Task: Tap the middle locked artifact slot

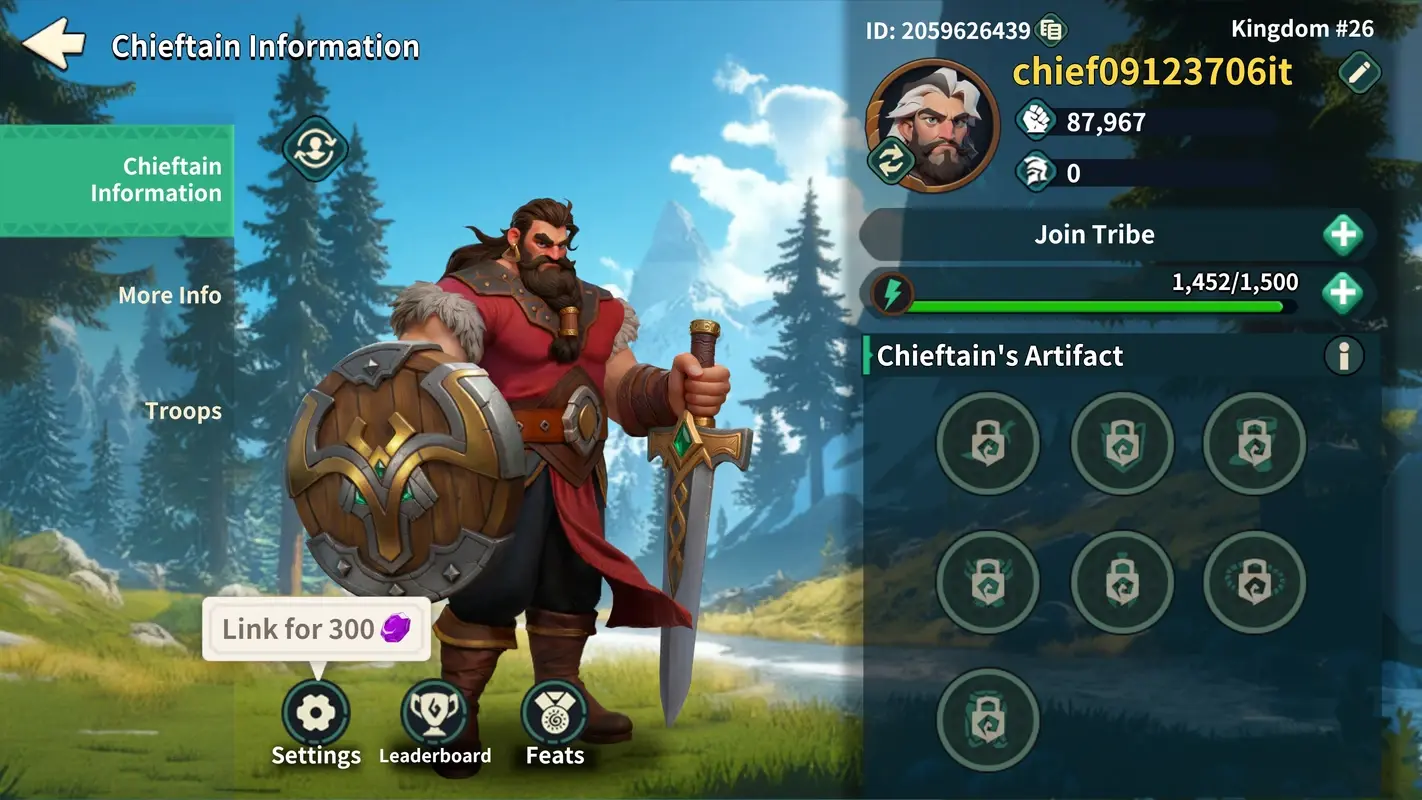Action: (1122, 583)
